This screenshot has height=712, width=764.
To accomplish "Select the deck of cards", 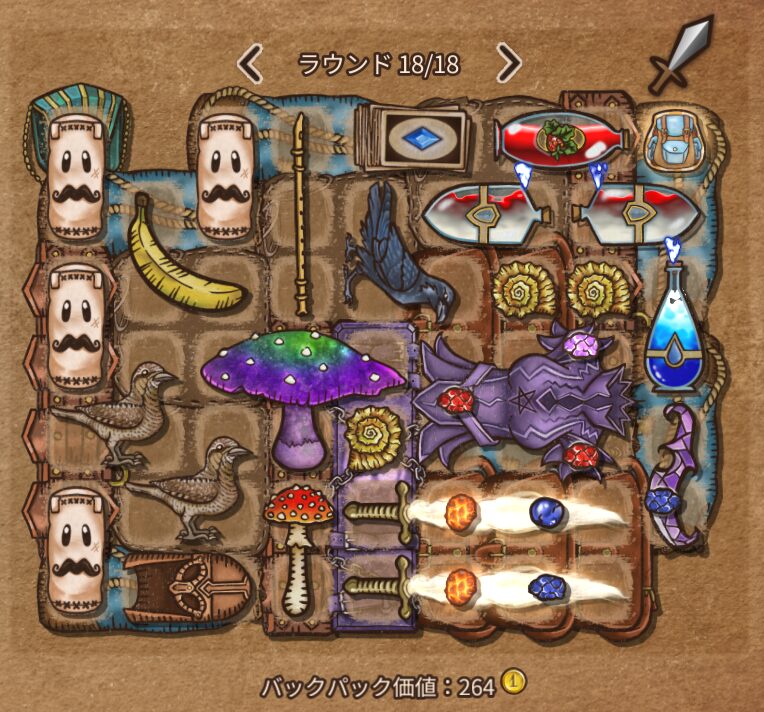I will click(410, 139).
